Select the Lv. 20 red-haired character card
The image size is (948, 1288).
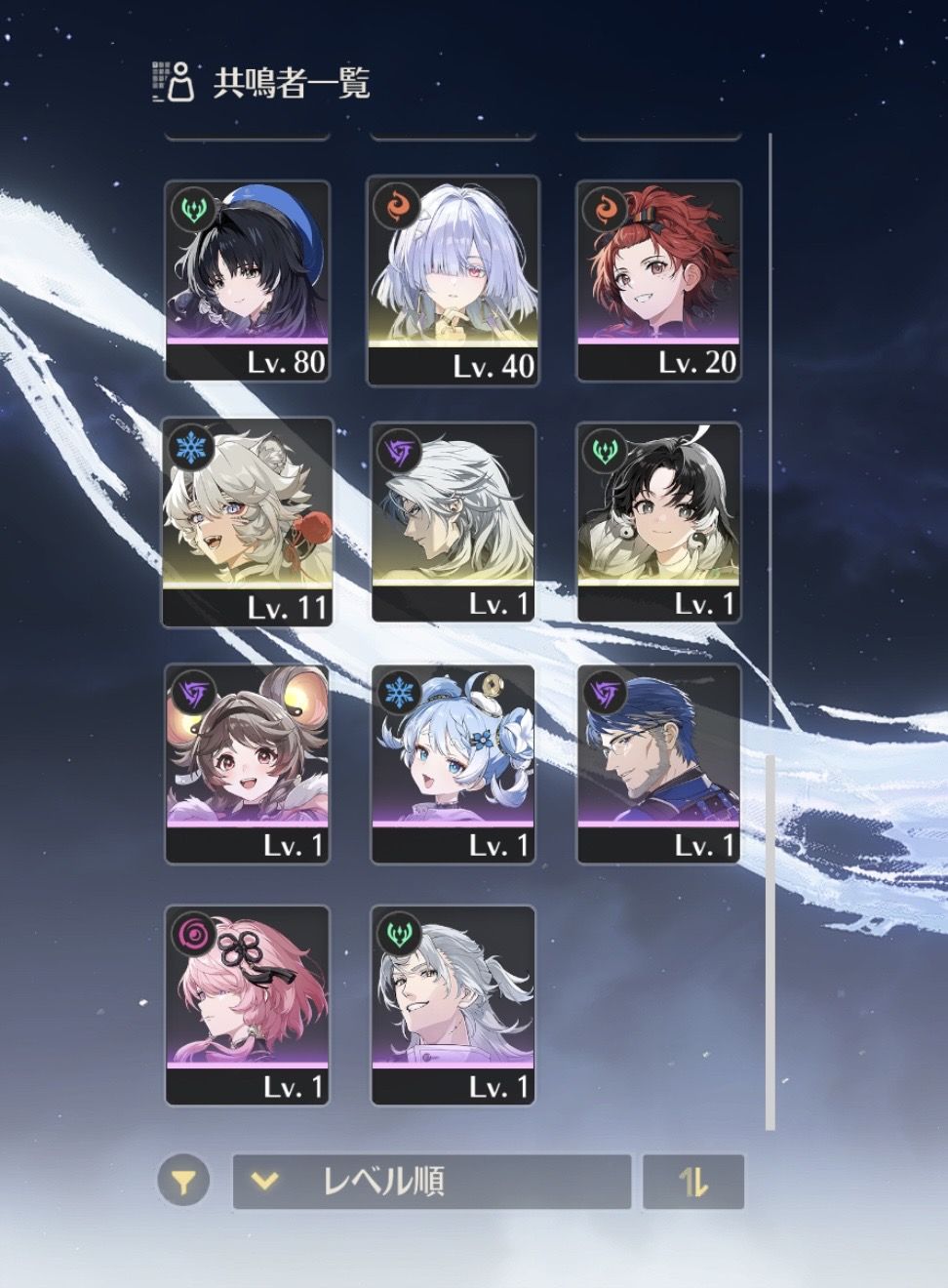[x=659, y=280]
